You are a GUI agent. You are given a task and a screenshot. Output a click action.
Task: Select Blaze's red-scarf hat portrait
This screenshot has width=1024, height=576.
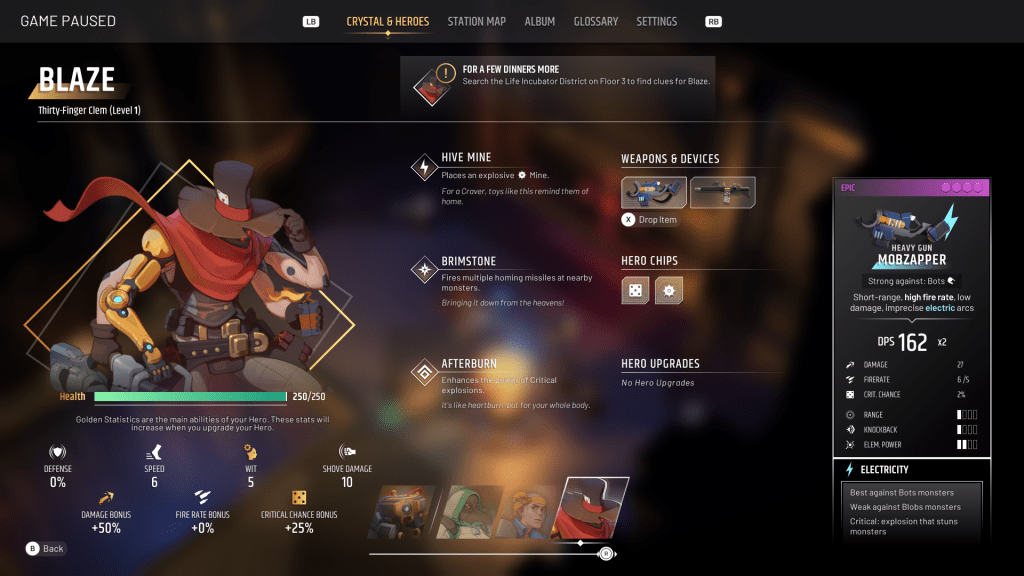592,506
